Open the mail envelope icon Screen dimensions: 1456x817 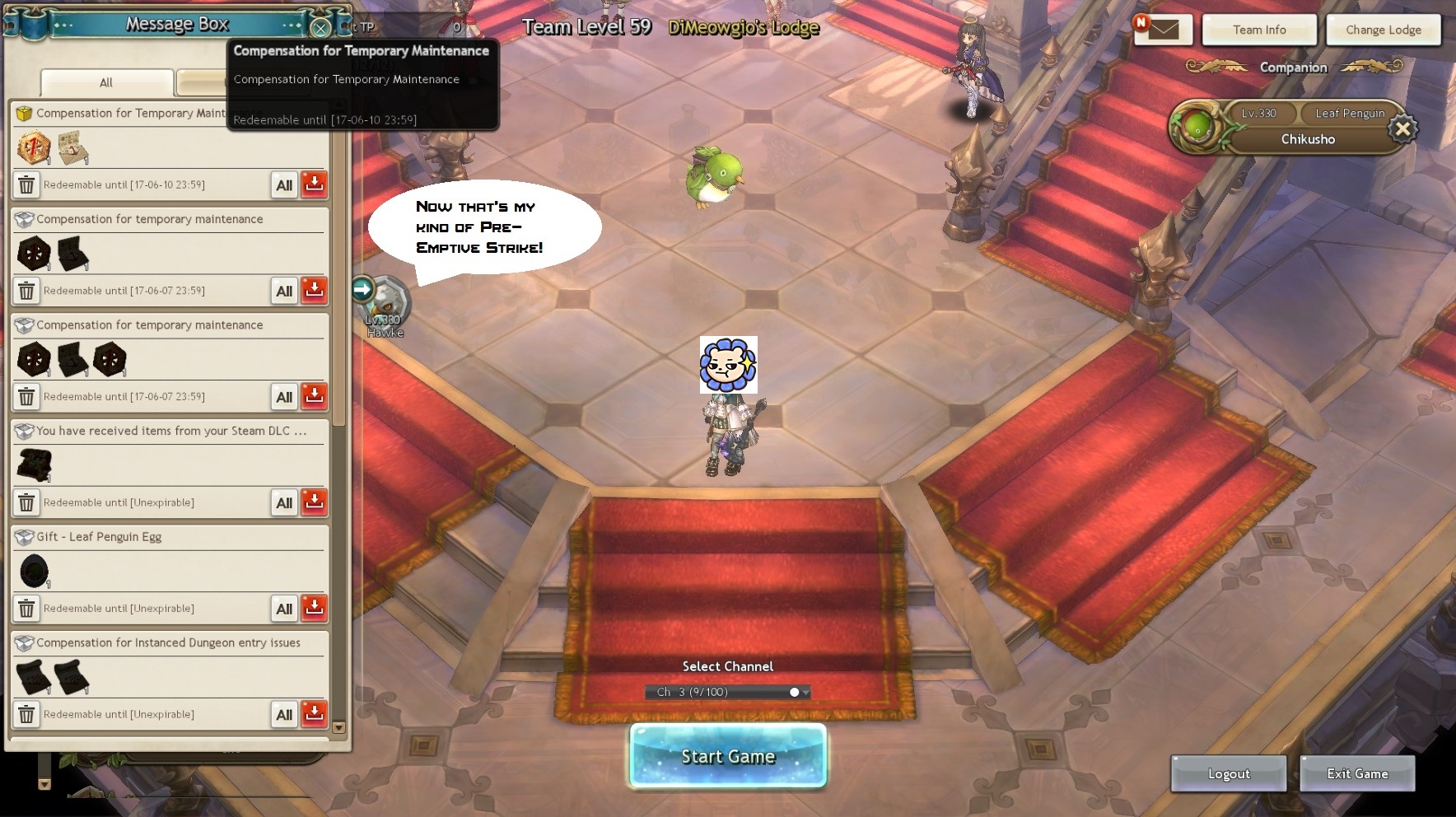(1162, 30)
